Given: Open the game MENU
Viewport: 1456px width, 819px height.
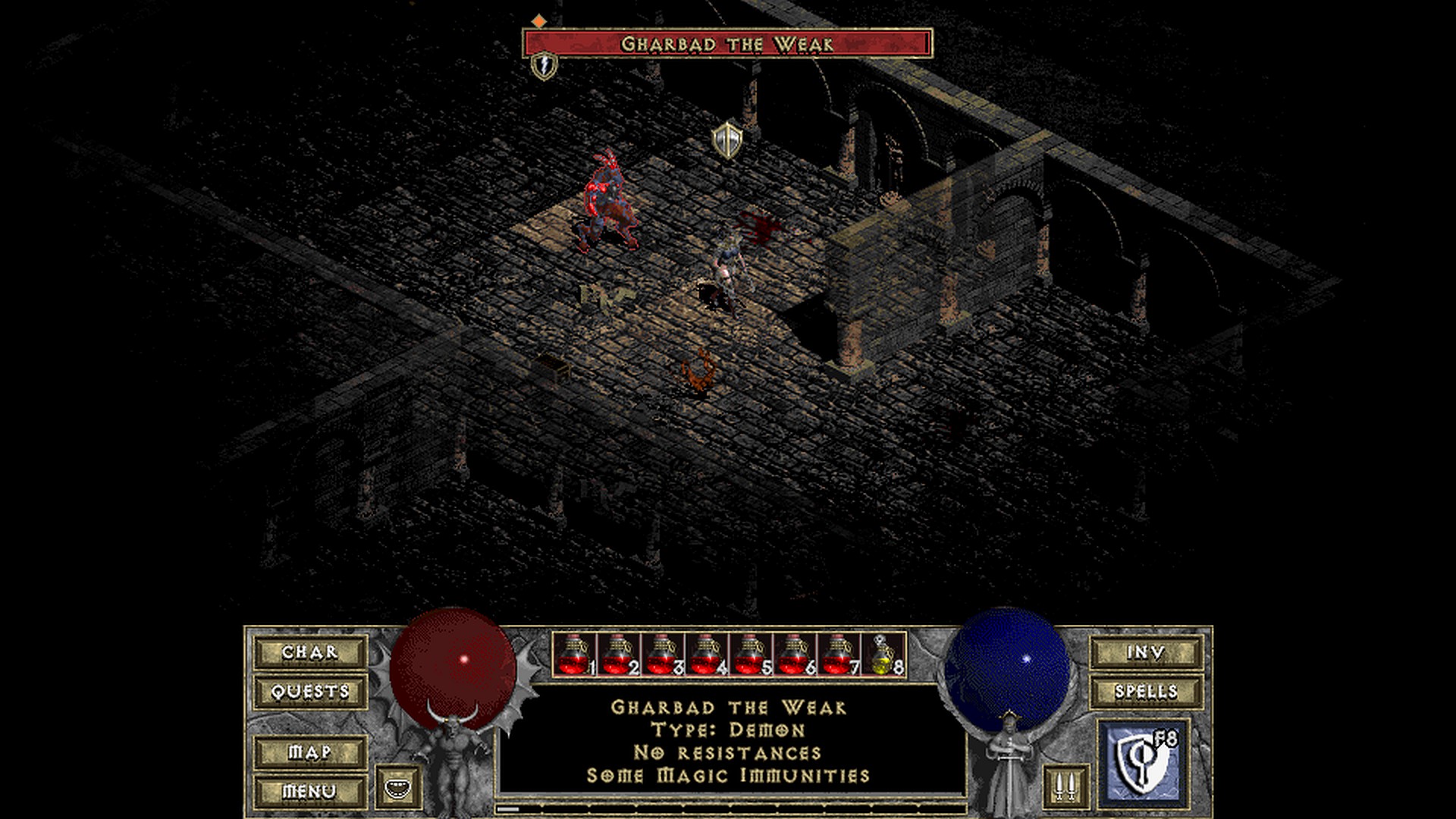Looking at the screenshot, I should tap(310, 791).
